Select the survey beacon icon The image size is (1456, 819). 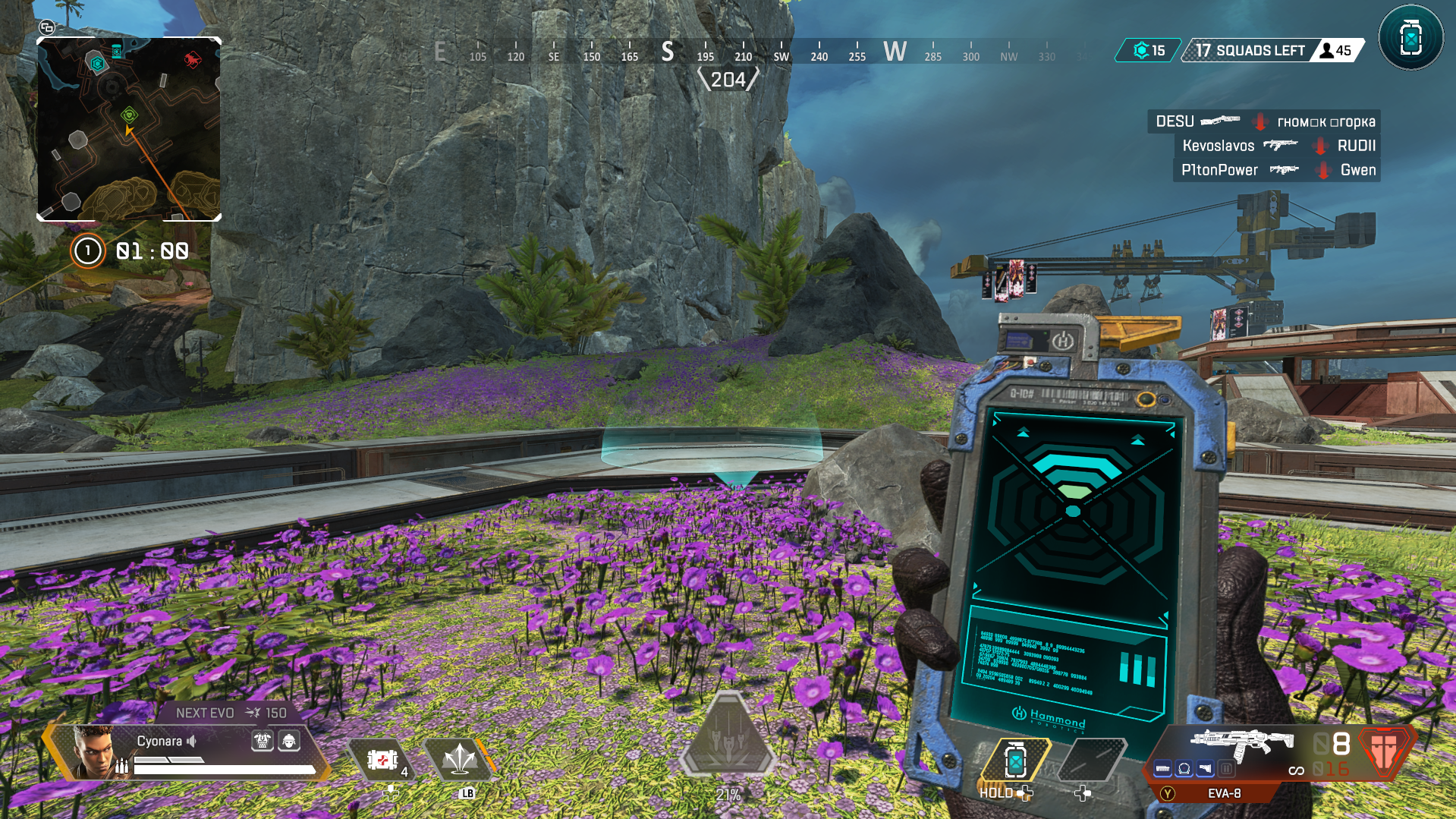(1410, 38)
